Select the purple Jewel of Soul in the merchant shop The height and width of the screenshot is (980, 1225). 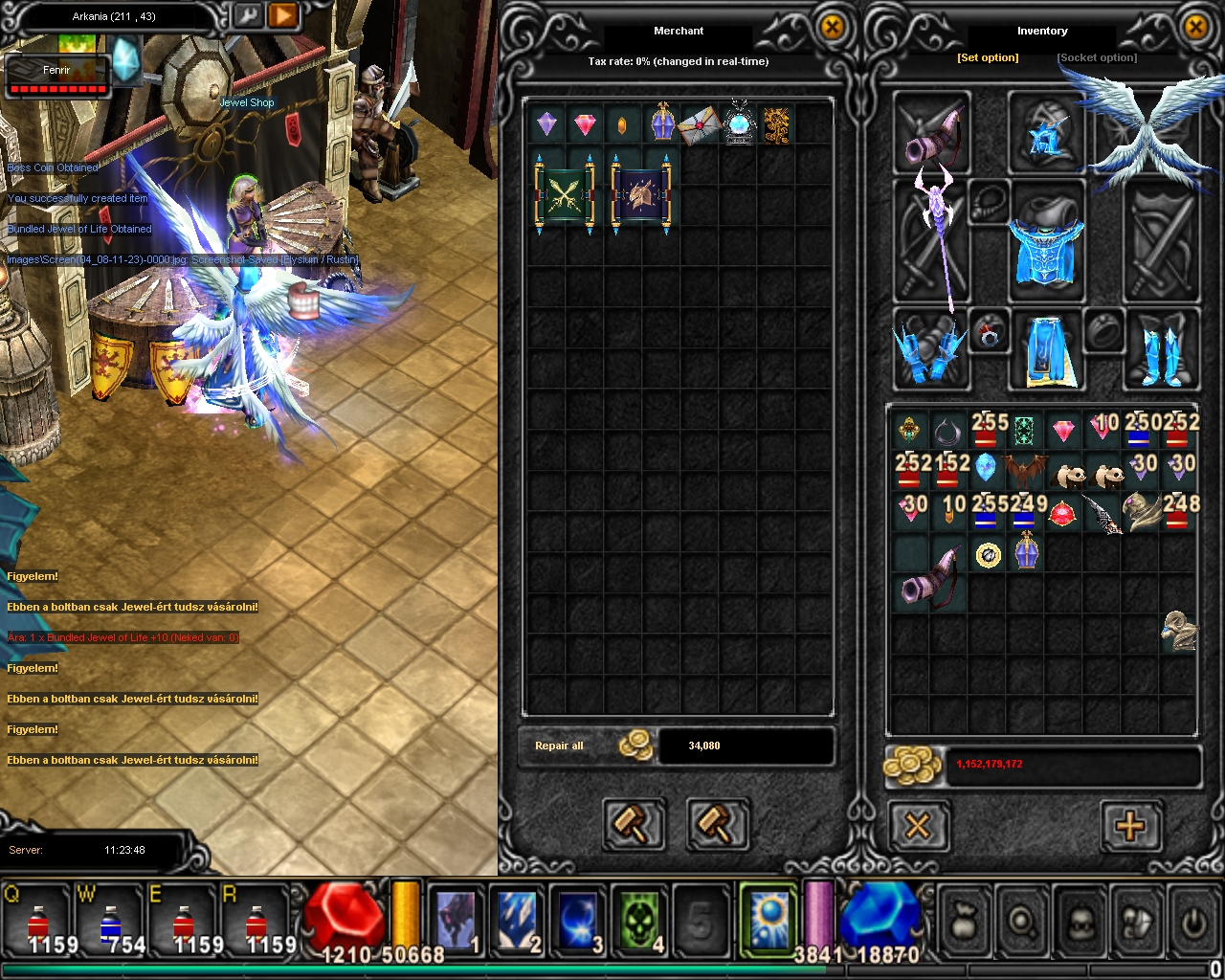546,123
